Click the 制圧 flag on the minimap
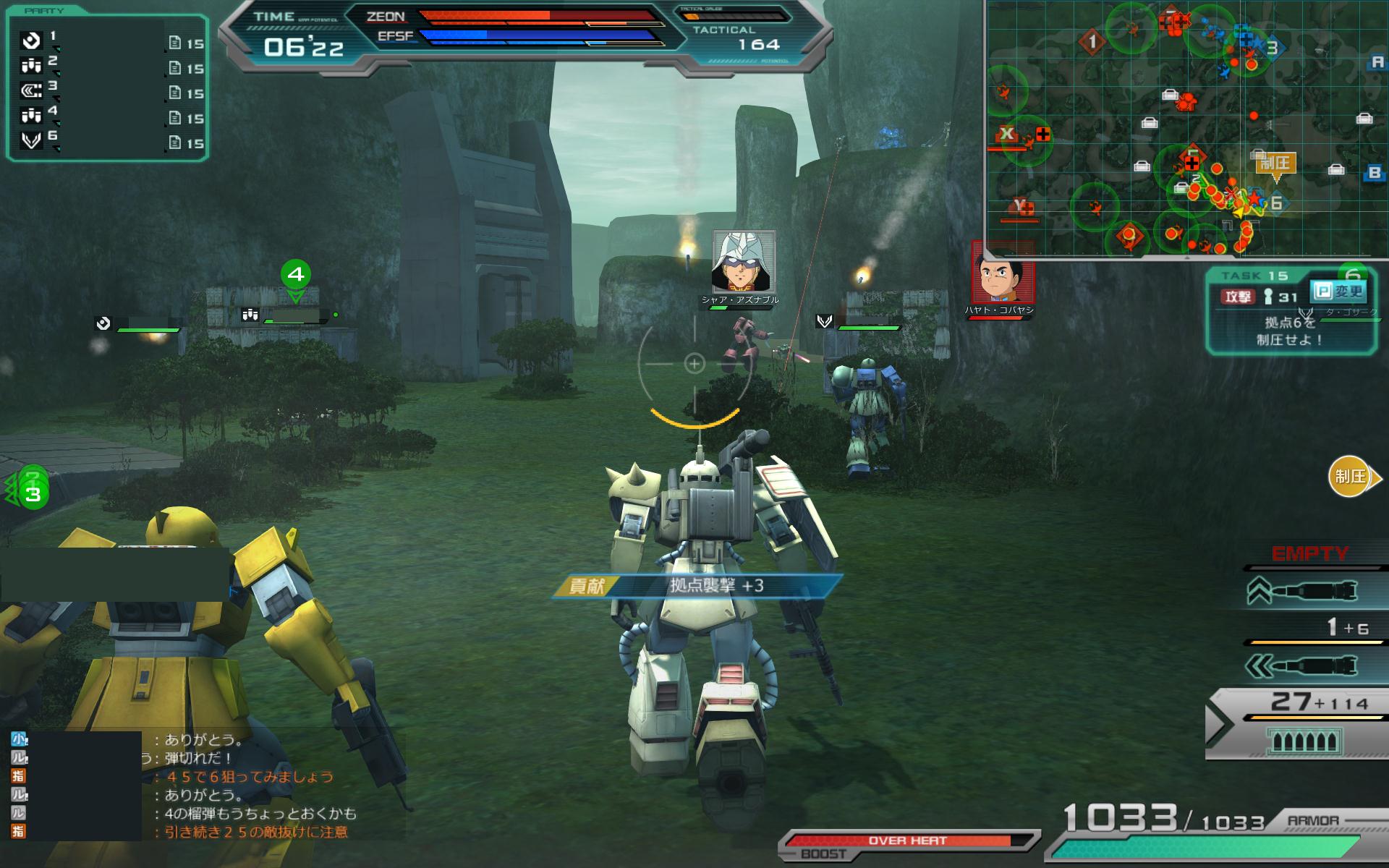The image size is (1389, 868). [1275, 164]
